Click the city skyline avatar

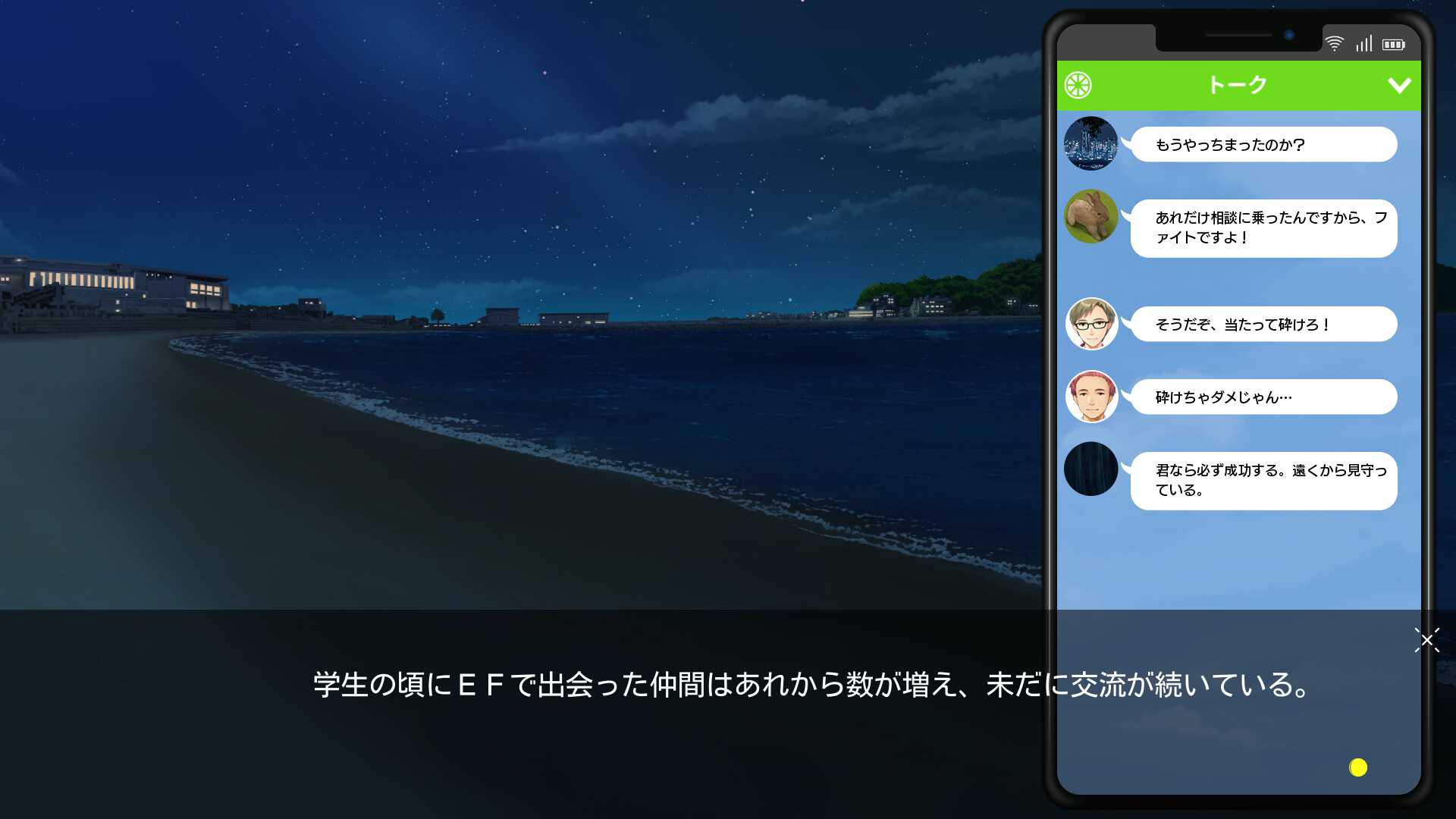pyautogui.click(x=1091, y=144)
